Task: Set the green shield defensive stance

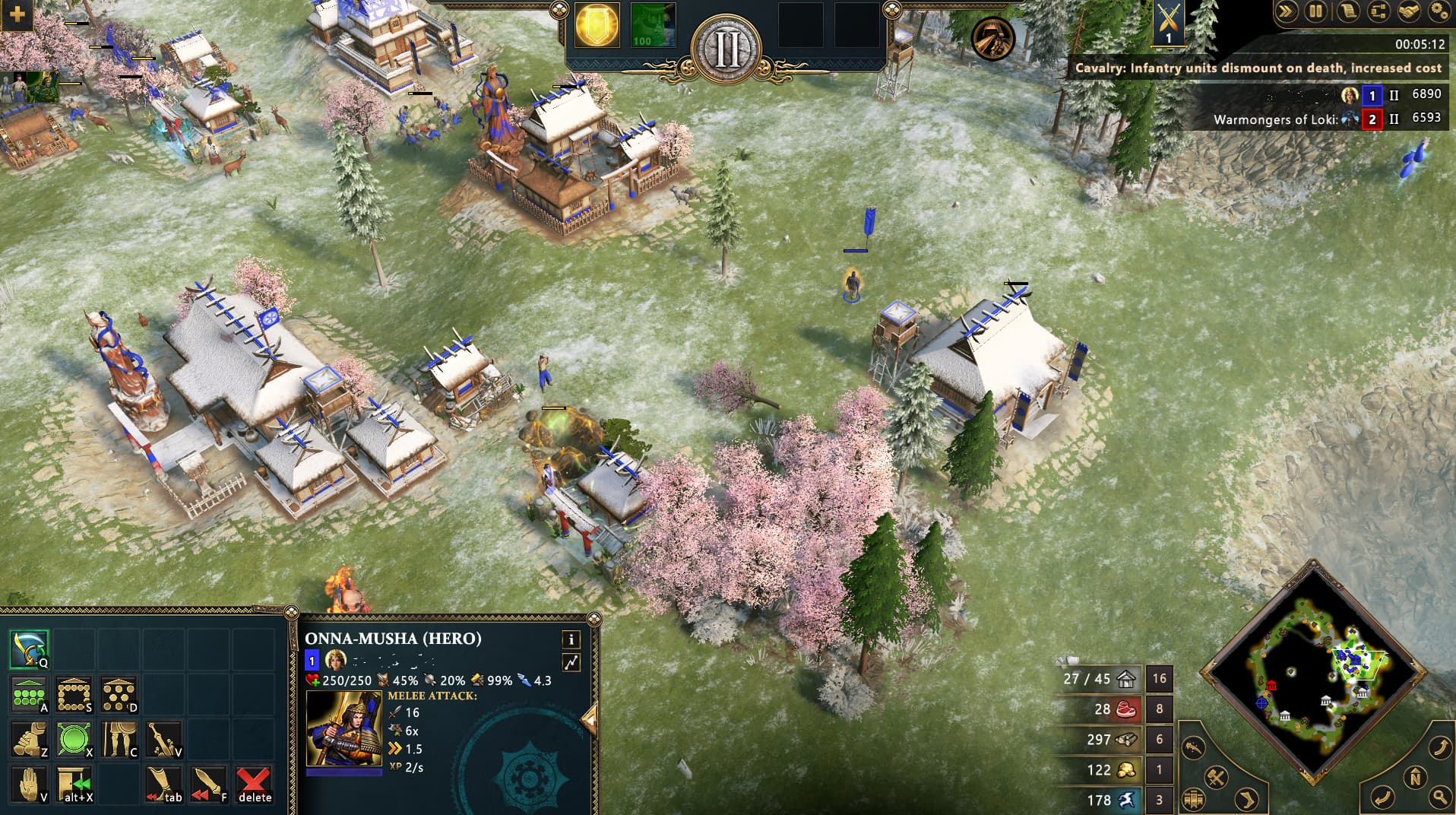Action: (x=74, y=739)
